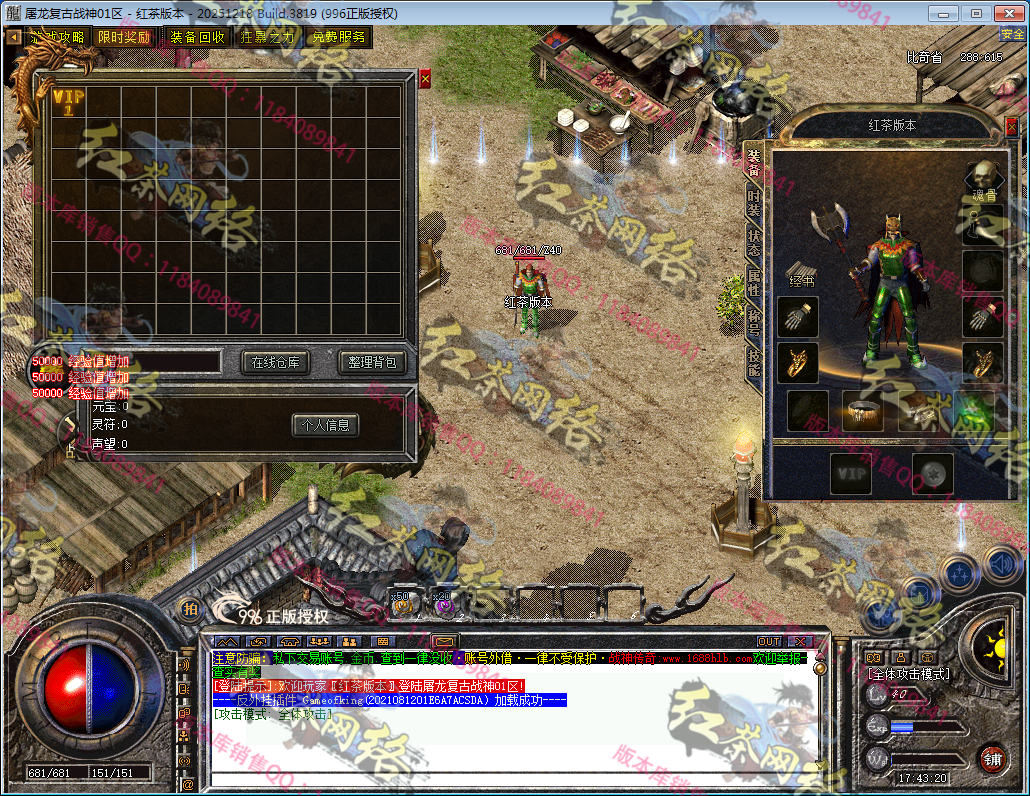Open the 称号 titles tab
The image size is (1030, 796).
tap(754, 323)
